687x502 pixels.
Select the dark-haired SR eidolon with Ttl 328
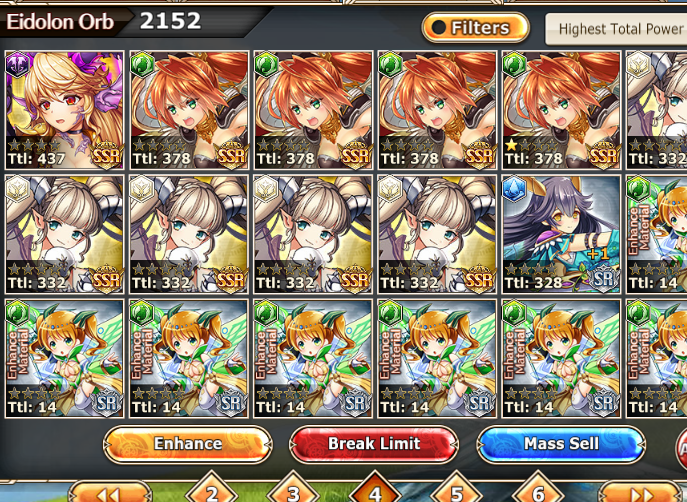(561, 234)
